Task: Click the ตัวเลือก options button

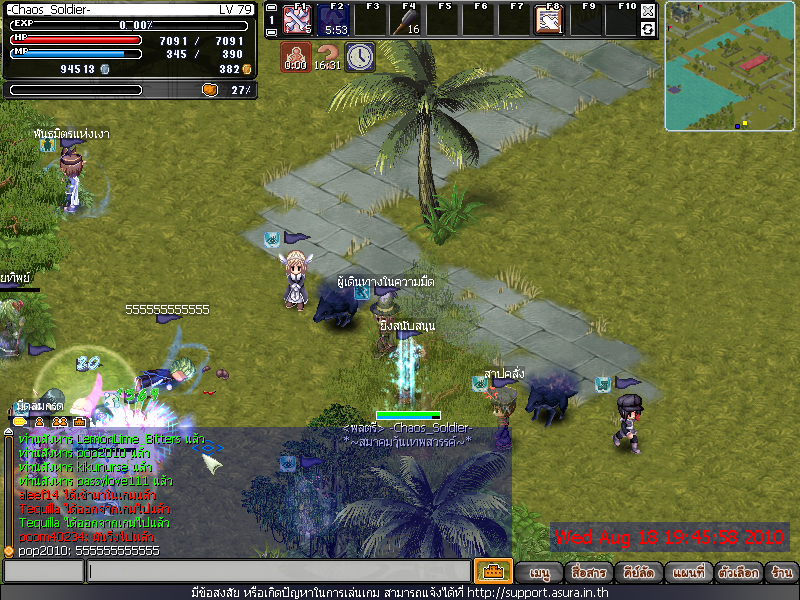Action: coord(736,573)
